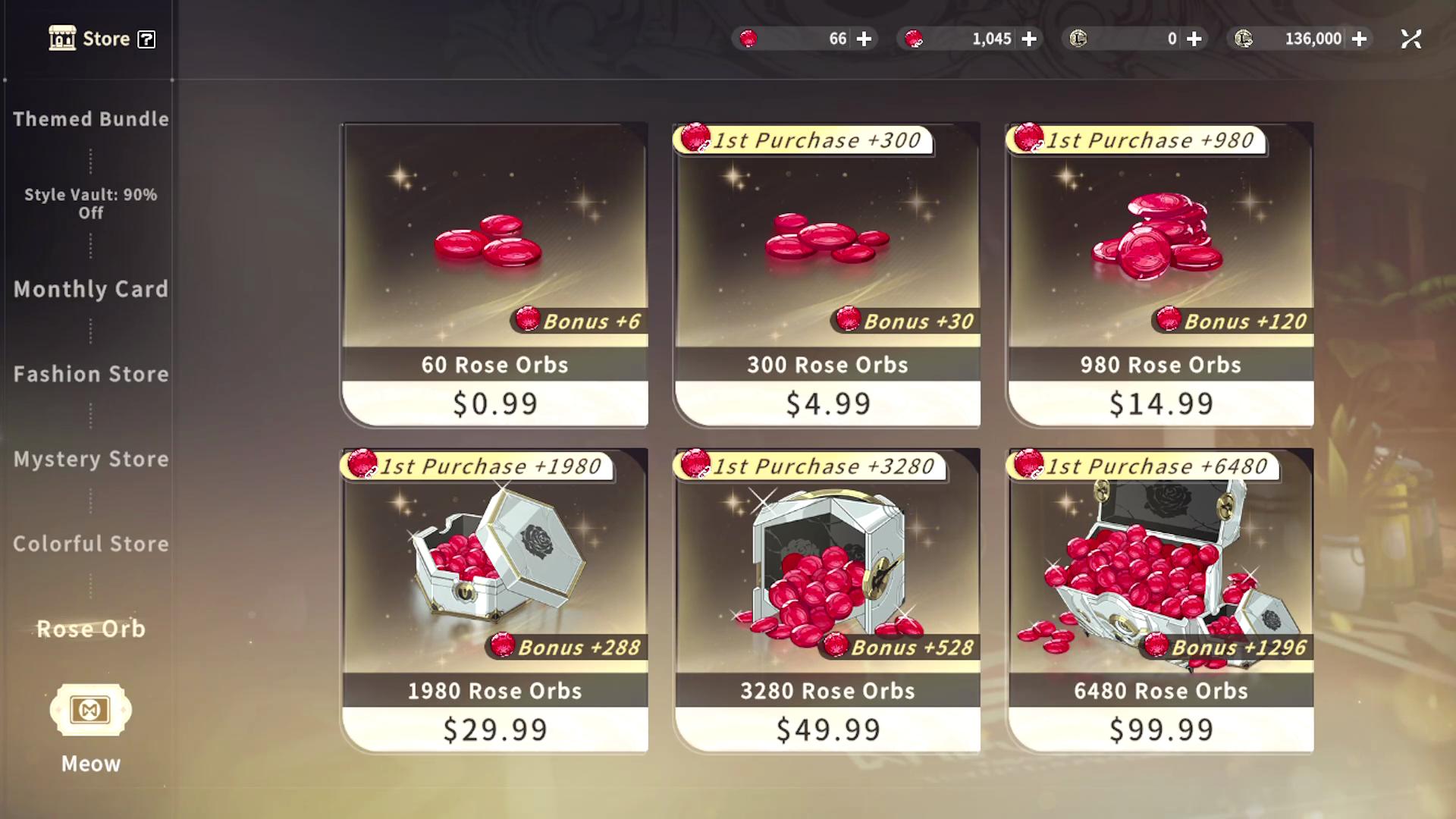The height and width of the screenshot is (819, 1456).
Task: Add coins to the zero balance
Action: click(1194, 39)
